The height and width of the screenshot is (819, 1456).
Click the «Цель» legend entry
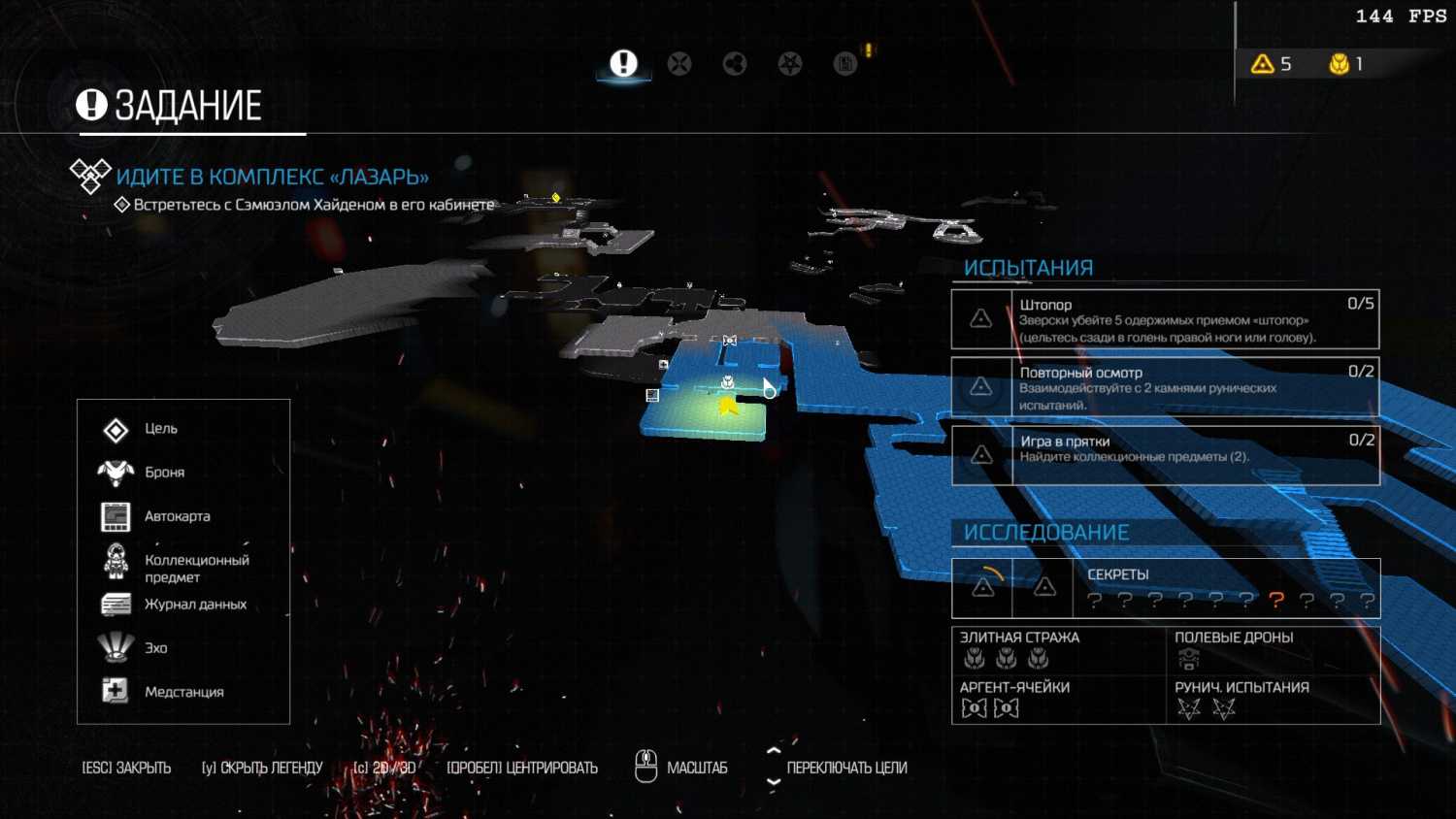tap(160, 429)
